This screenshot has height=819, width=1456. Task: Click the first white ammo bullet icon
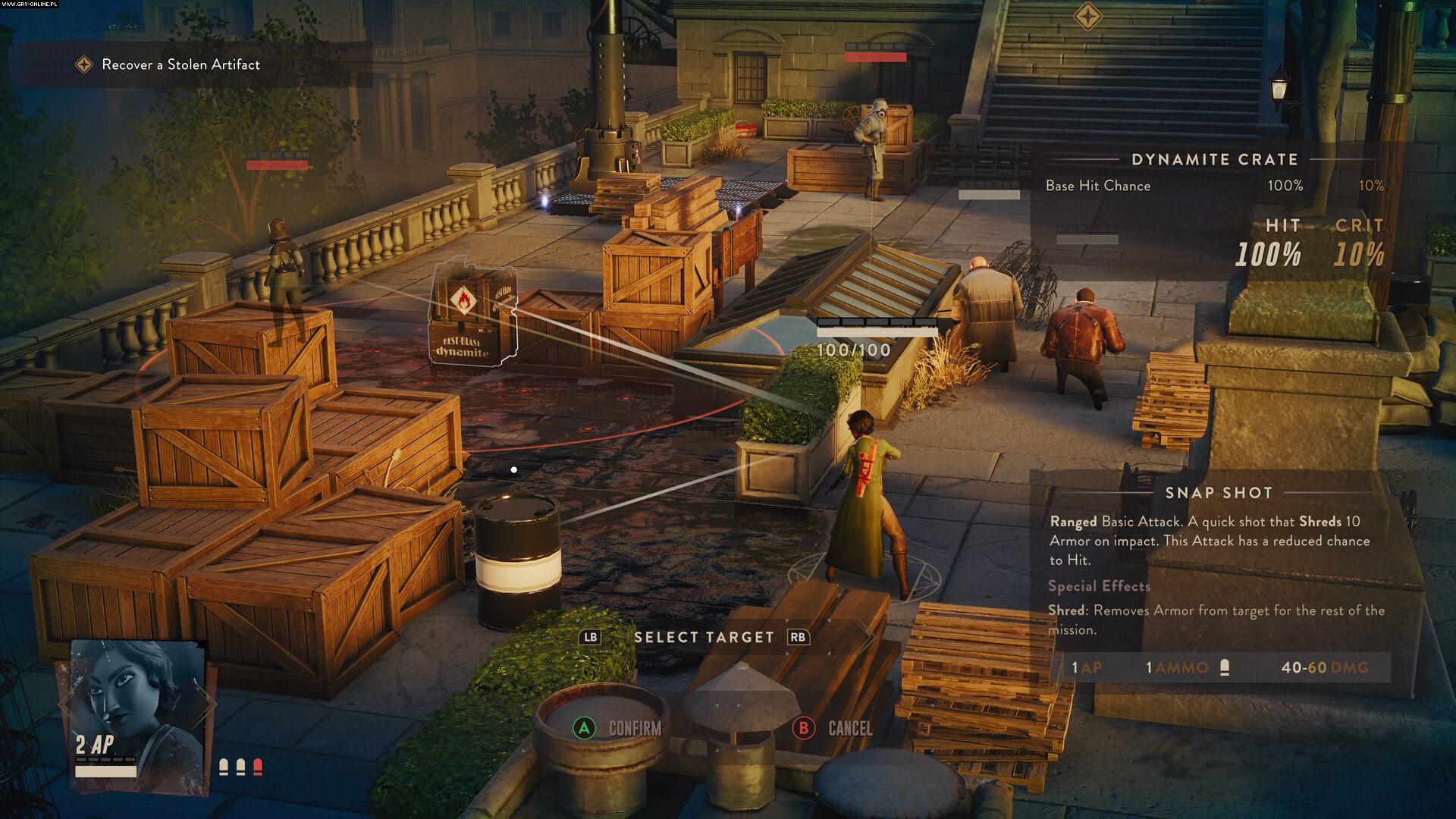[x=225, y=768]
